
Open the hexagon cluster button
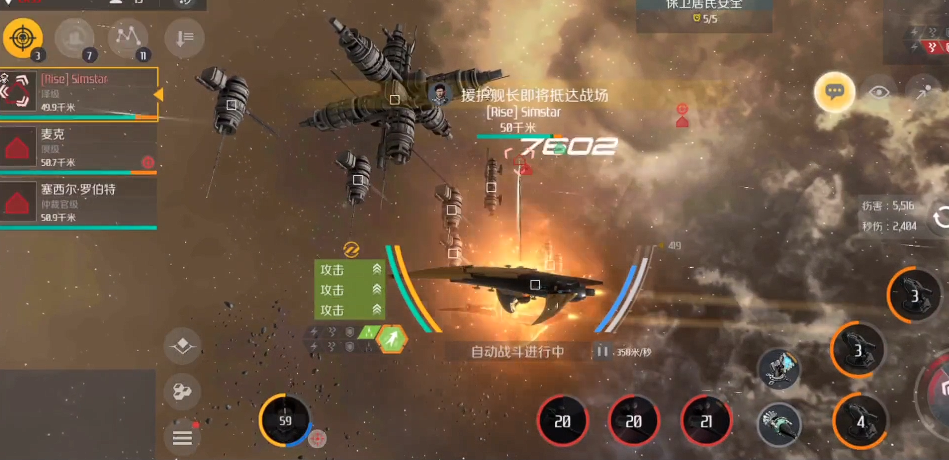pyautogui.click(x=182, y=392)
